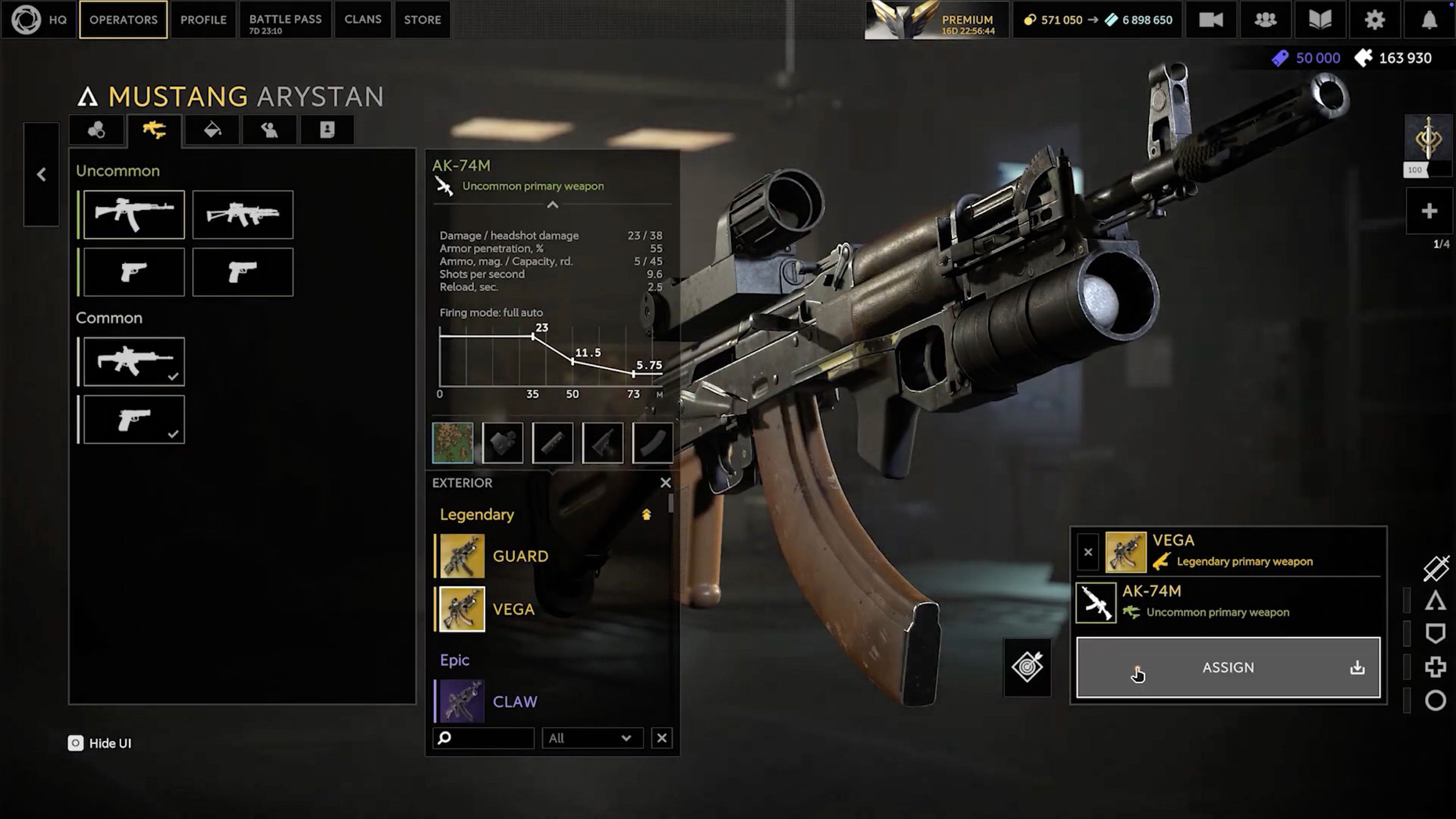
Task: Choose the Claw epic exterior
Action: (x=514, y=702)
